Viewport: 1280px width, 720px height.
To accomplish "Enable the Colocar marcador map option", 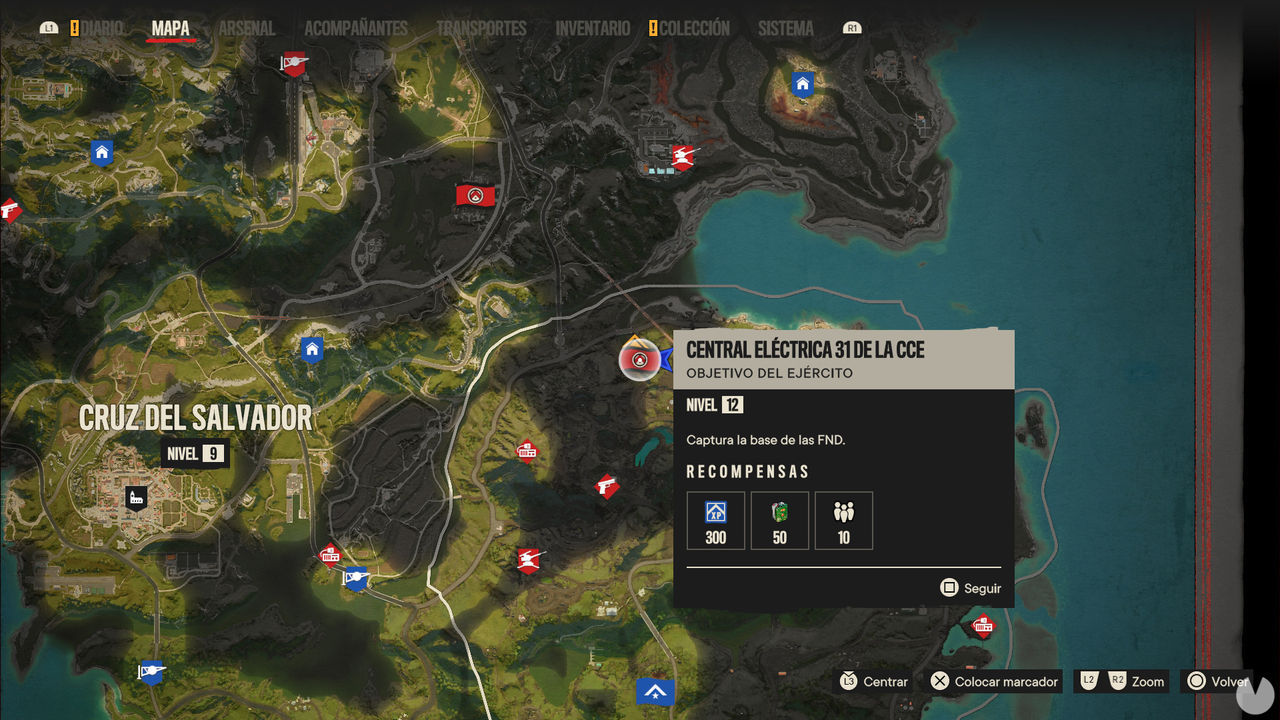I will [x=992, y=681].
